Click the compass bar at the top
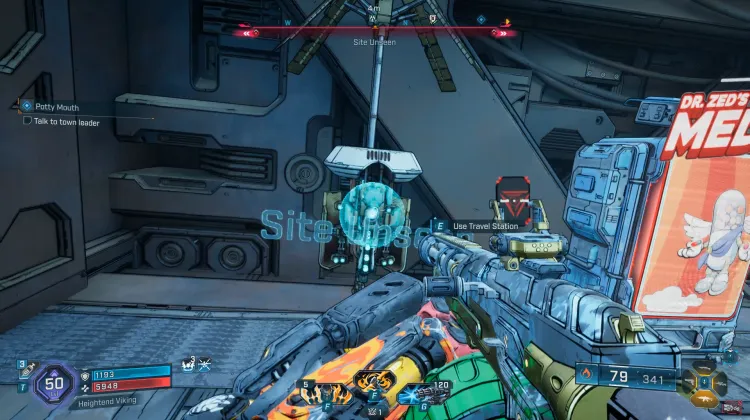750x420 pixels. (x=375, y=31)
